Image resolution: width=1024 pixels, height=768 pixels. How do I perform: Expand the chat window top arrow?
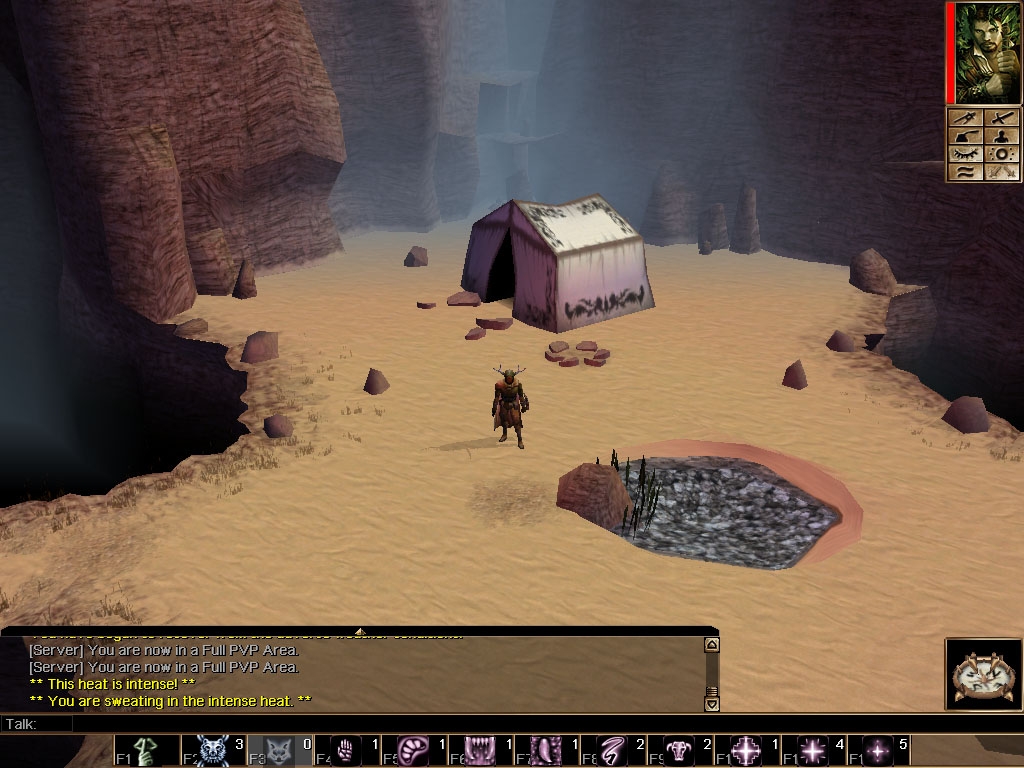(359, 631)
